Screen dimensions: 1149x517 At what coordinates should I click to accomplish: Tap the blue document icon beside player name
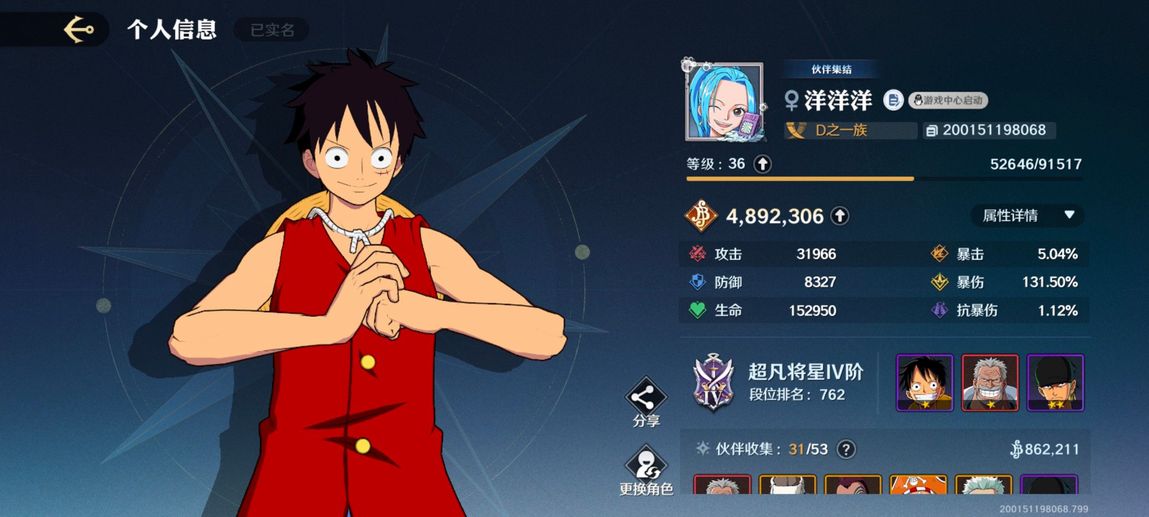tap(893, 100)
